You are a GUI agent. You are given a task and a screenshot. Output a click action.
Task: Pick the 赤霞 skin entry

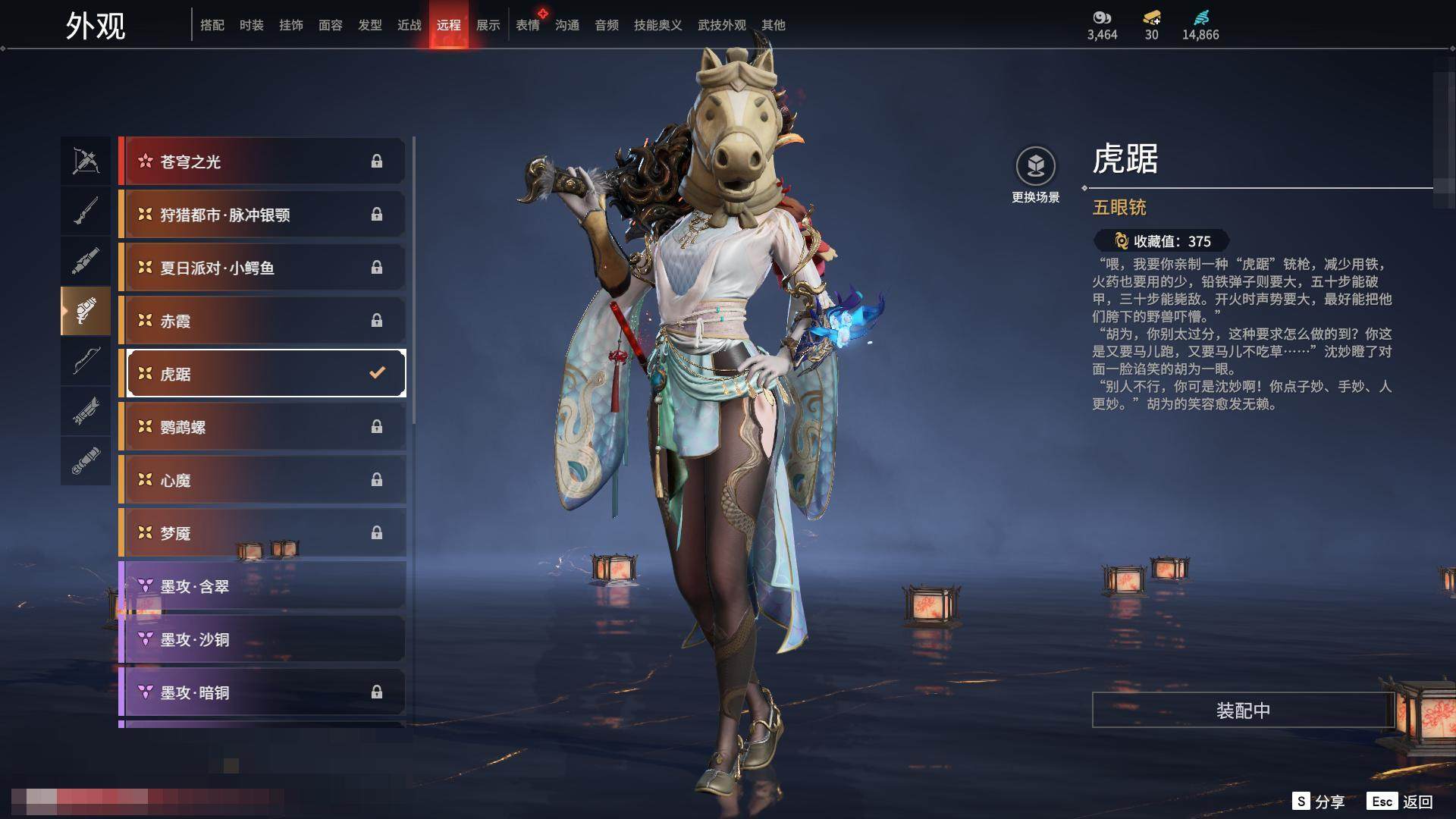[263, 321]
